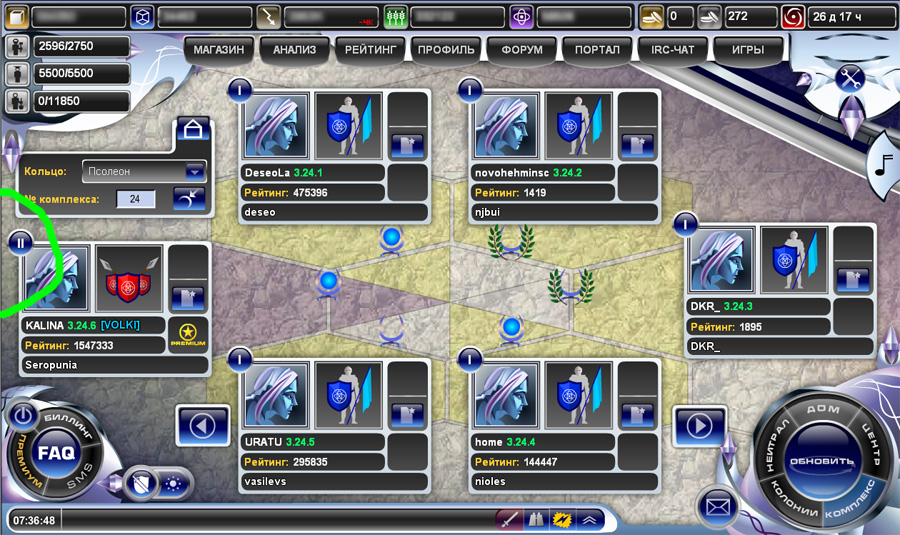Screen dimensions: 900x535
Task: Select the KALINA player avatar
Action: click(56, 279)
